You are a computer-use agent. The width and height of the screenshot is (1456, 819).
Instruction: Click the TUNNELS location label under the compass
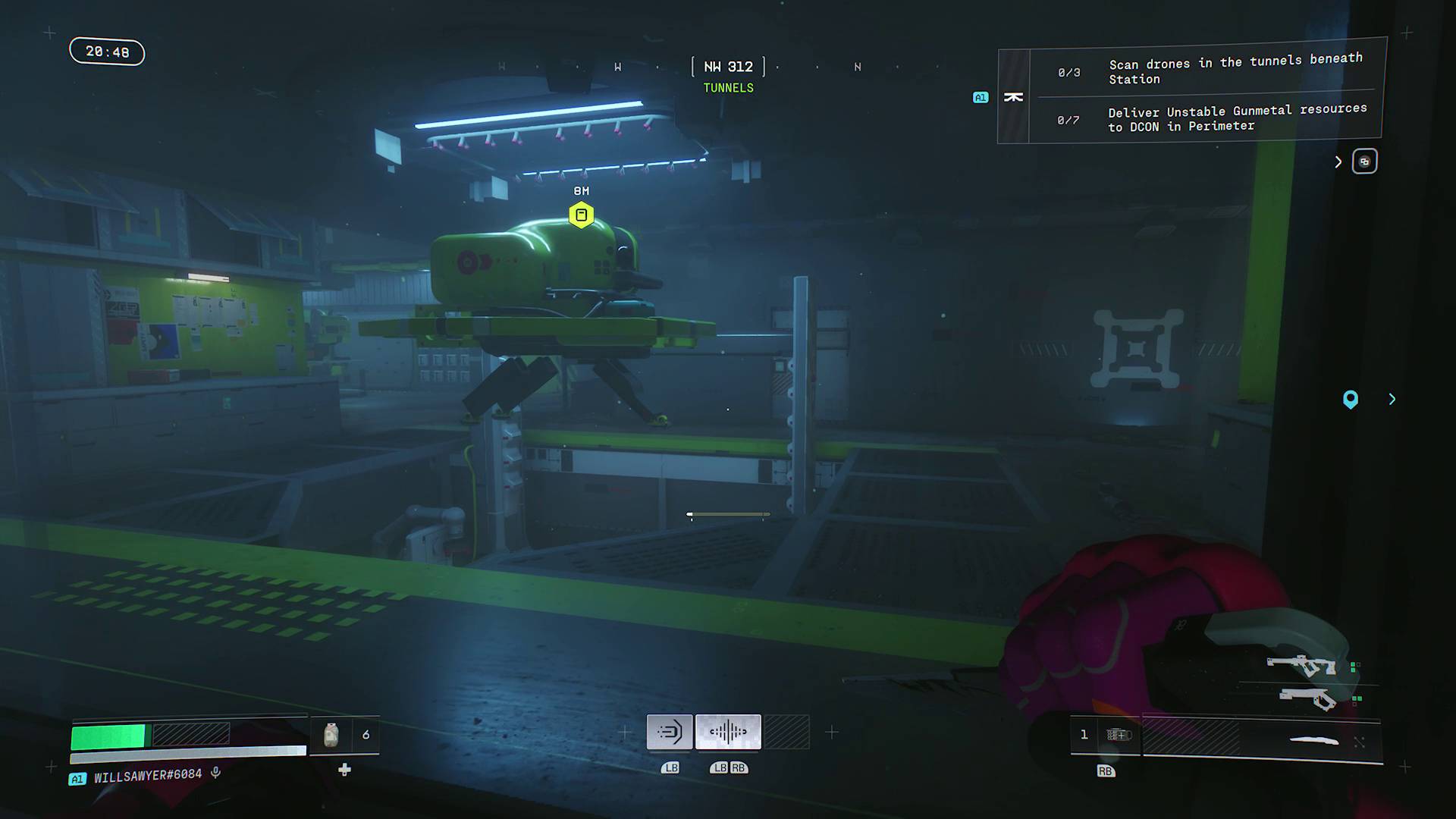pyautogui.click(x=728, y=88)
